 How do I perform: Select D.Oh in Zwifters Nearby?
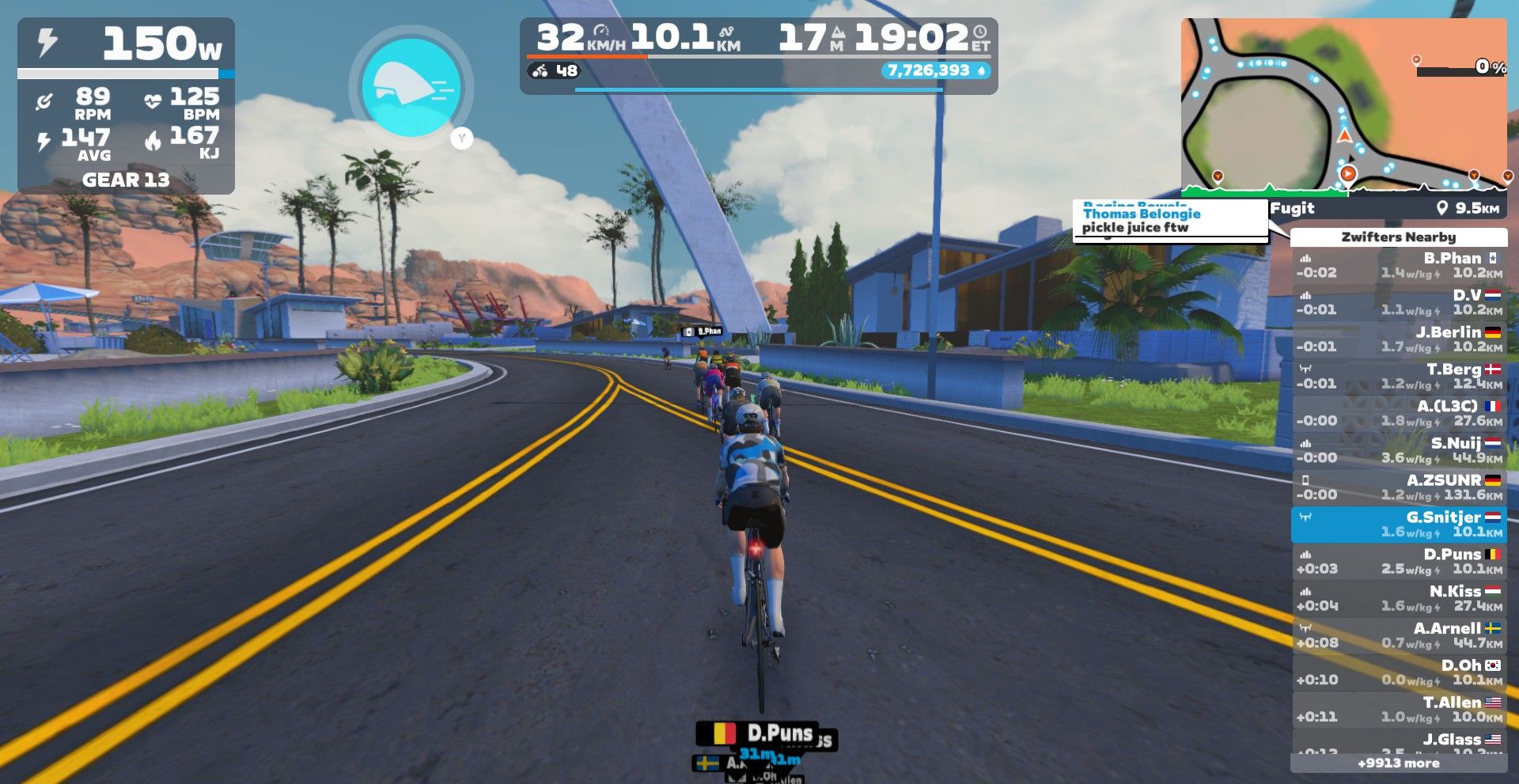[1398, 672]
